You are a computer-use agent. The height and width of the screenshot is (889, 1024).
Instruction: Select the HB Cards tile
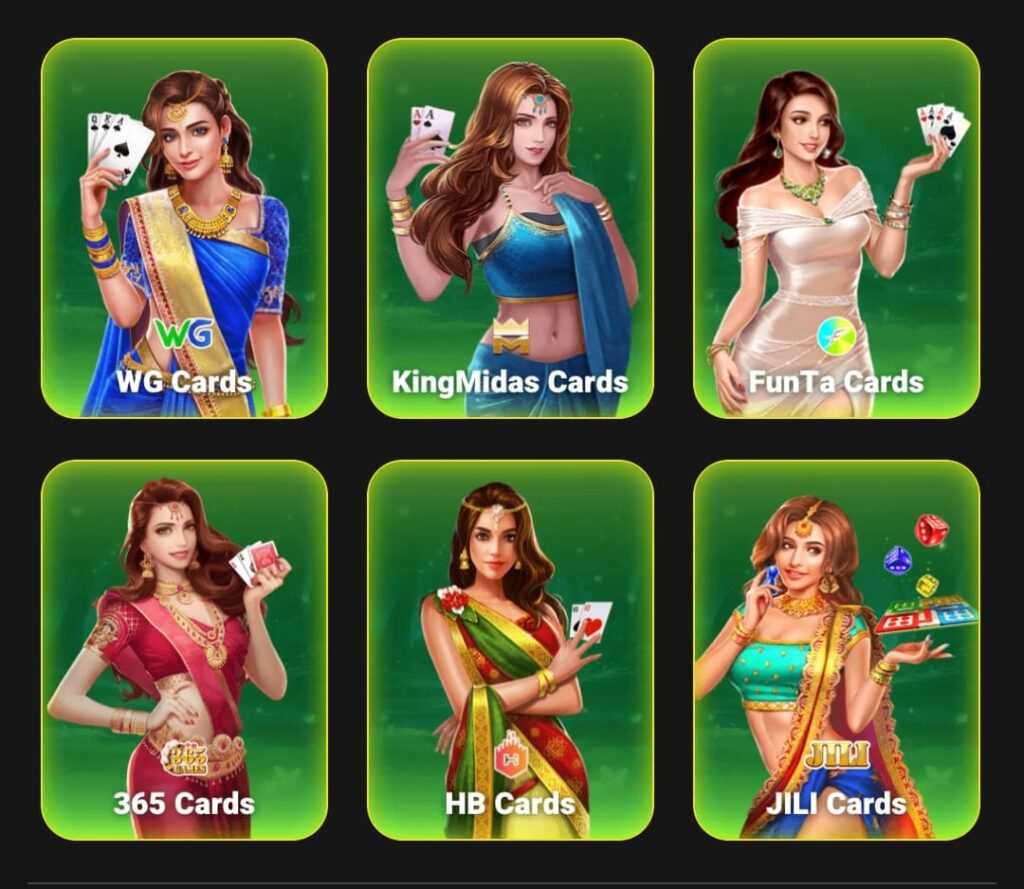pos(510,650)
